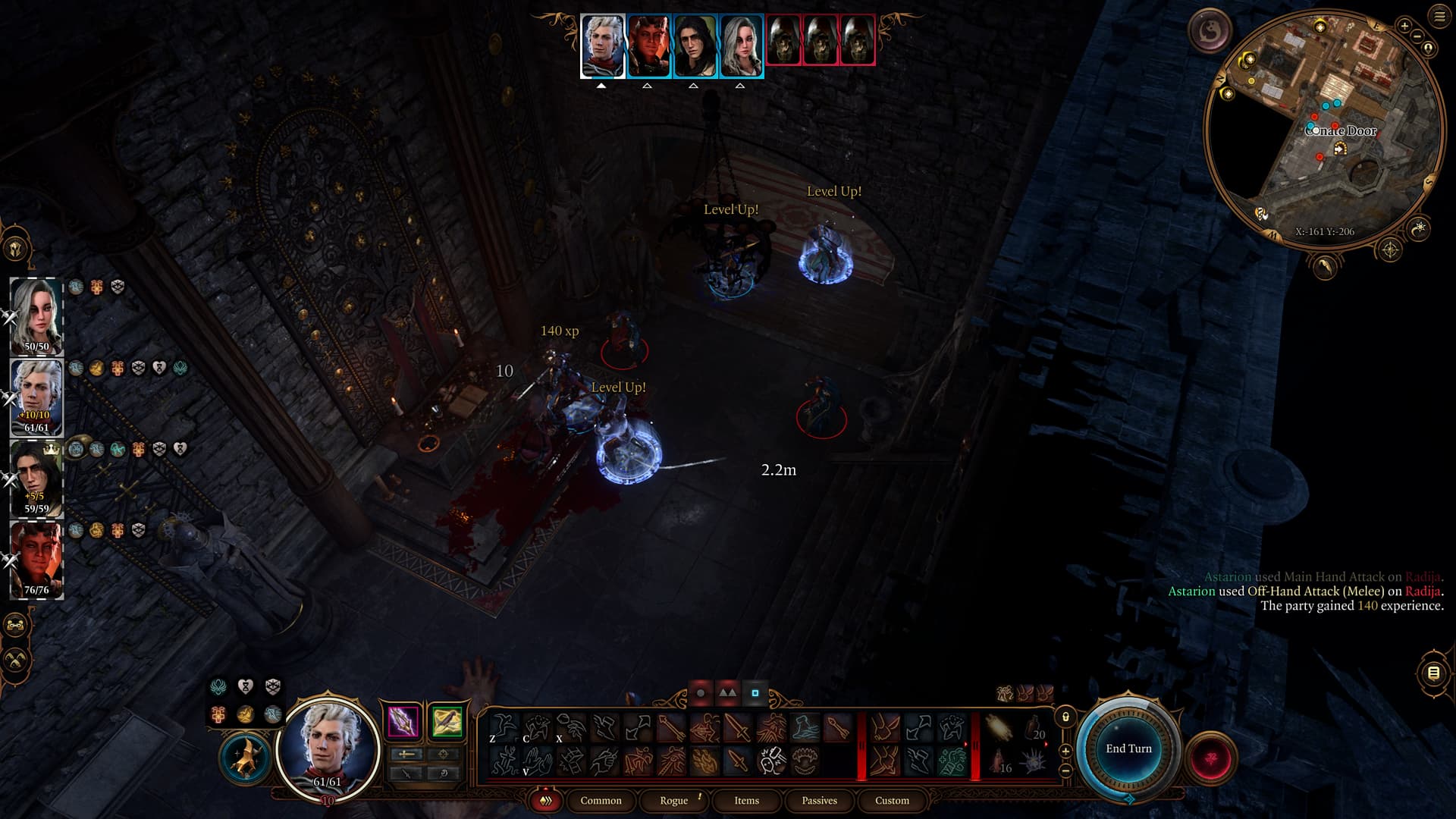Choose the melee weapon set with pink border
The height and width of the screenshot is (819, 1456).
(403, 720)
